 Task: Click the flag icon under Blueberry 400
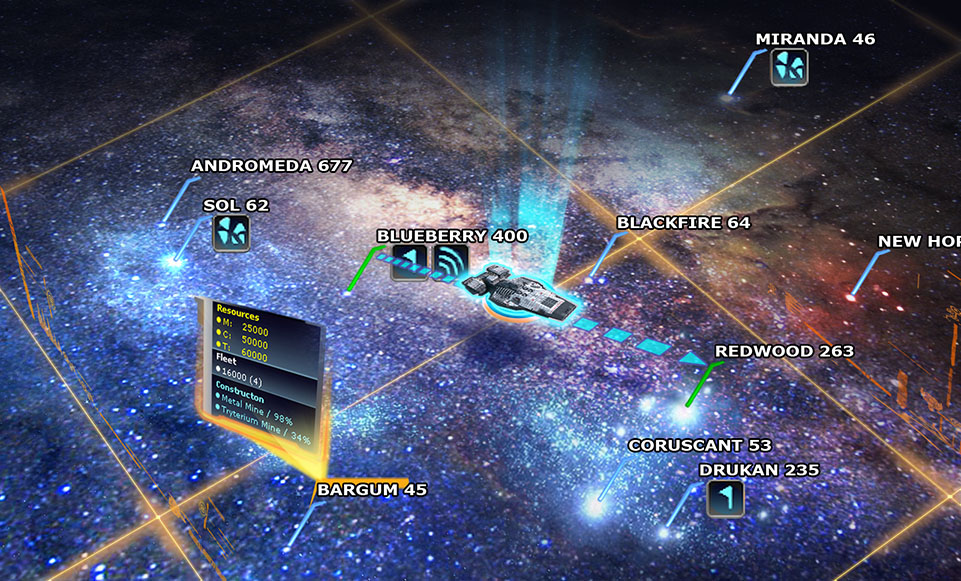[x=409, y=262]
